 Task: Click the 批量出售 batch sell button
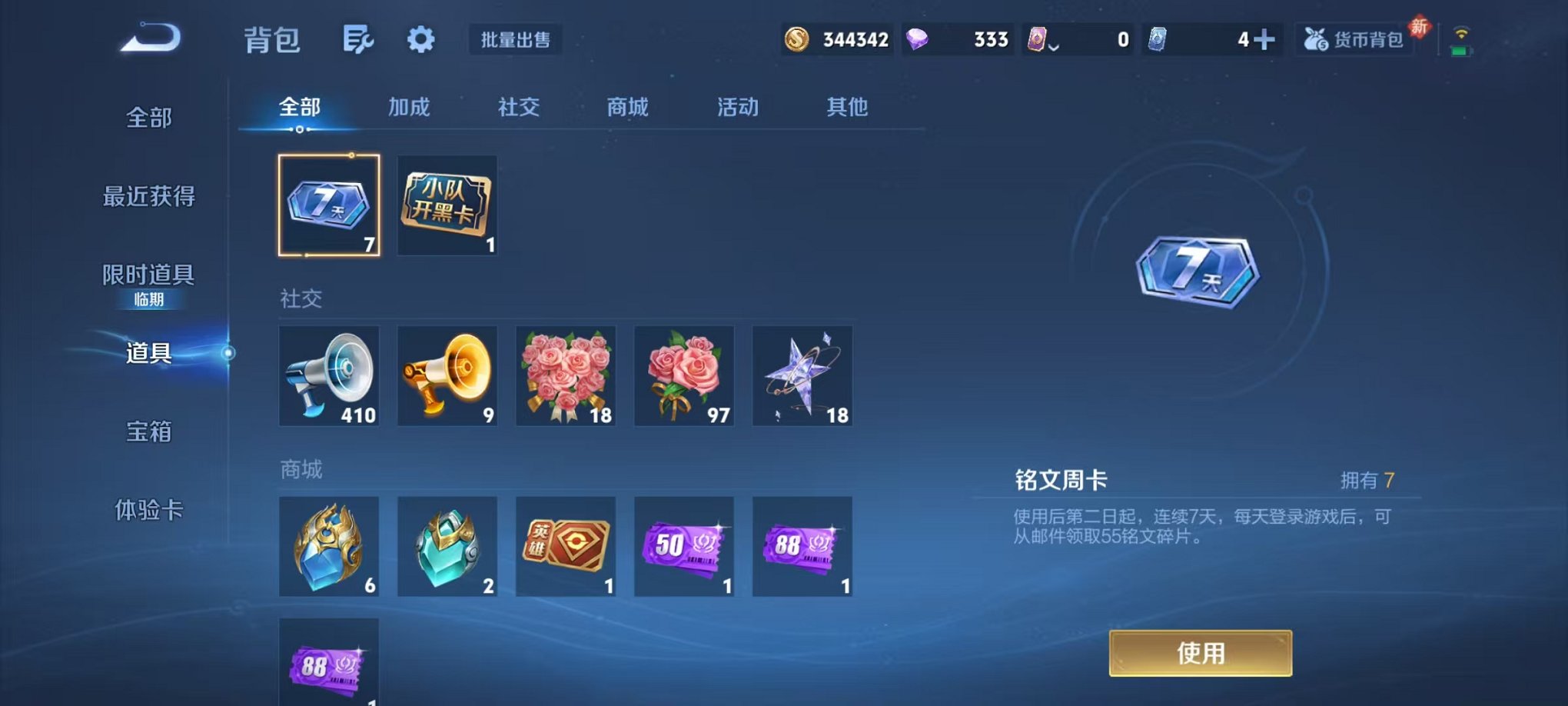pos(516,41)
